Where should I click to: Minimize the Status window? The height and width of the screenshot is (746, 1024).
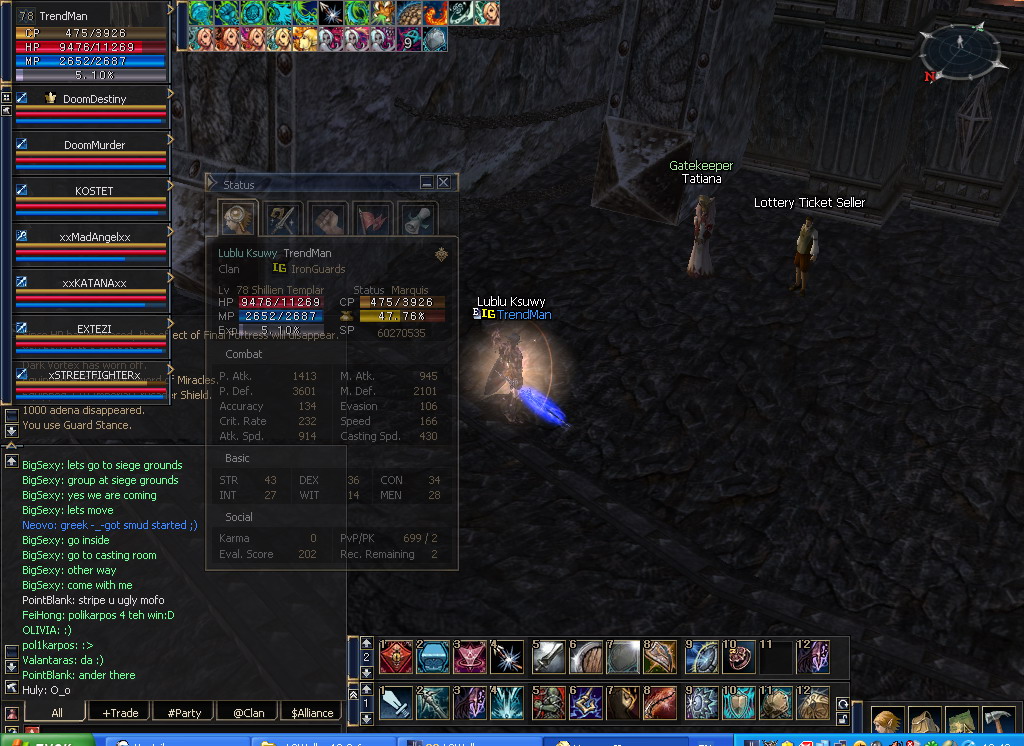[427, 183]
